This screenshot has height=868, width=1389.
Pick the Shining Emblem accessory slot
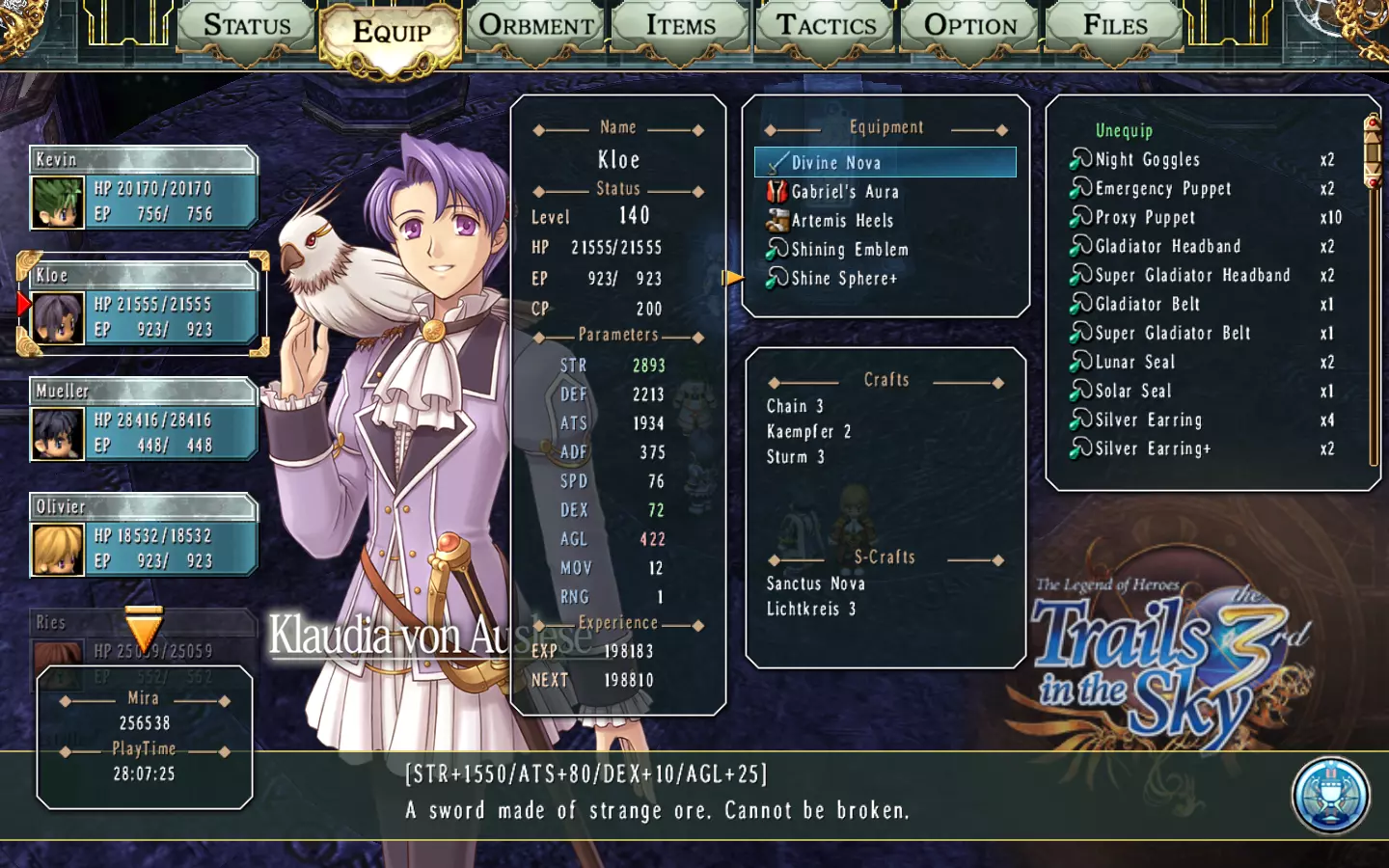pos(849,250)
